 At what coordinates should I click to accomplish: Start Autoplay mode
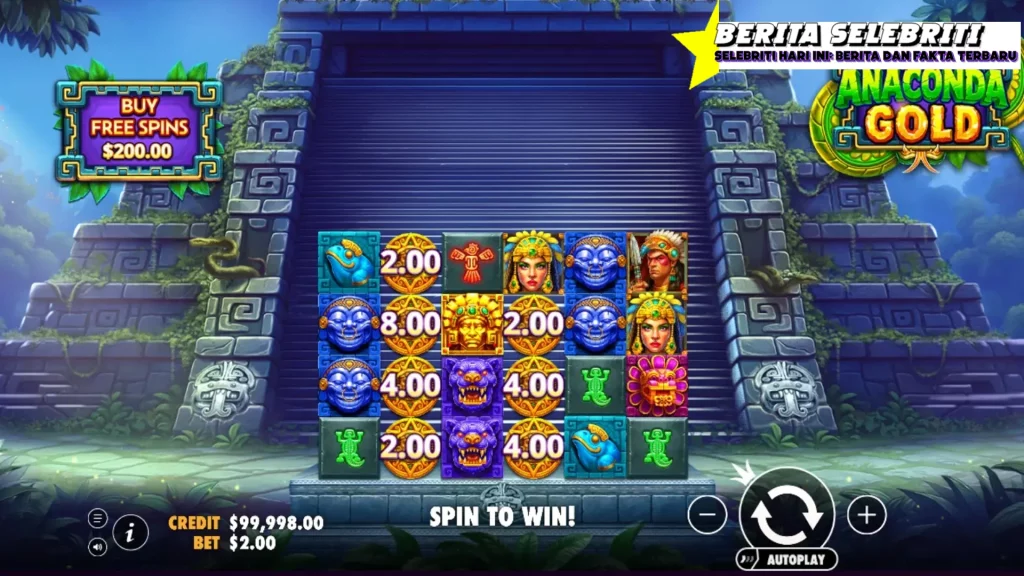coord(788,558)
